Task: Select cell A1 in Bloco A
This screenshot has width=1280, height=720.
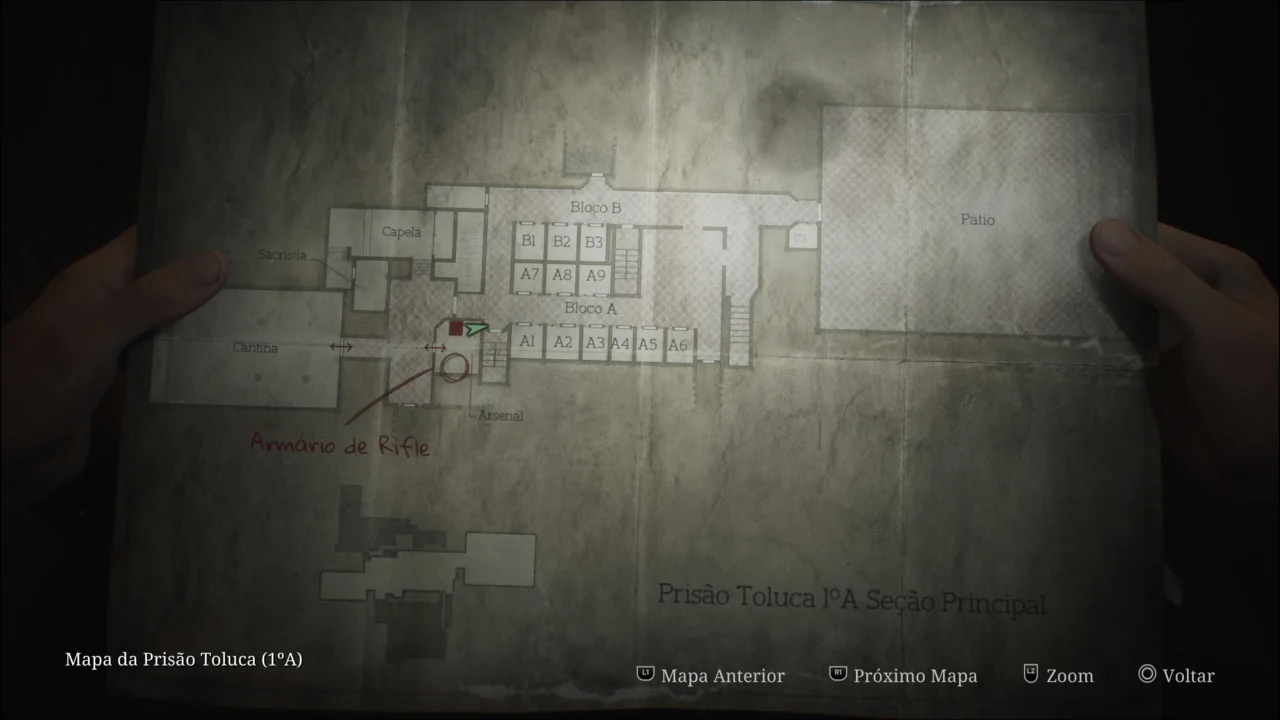Action: pyautogui.click(x=527, y=340)
